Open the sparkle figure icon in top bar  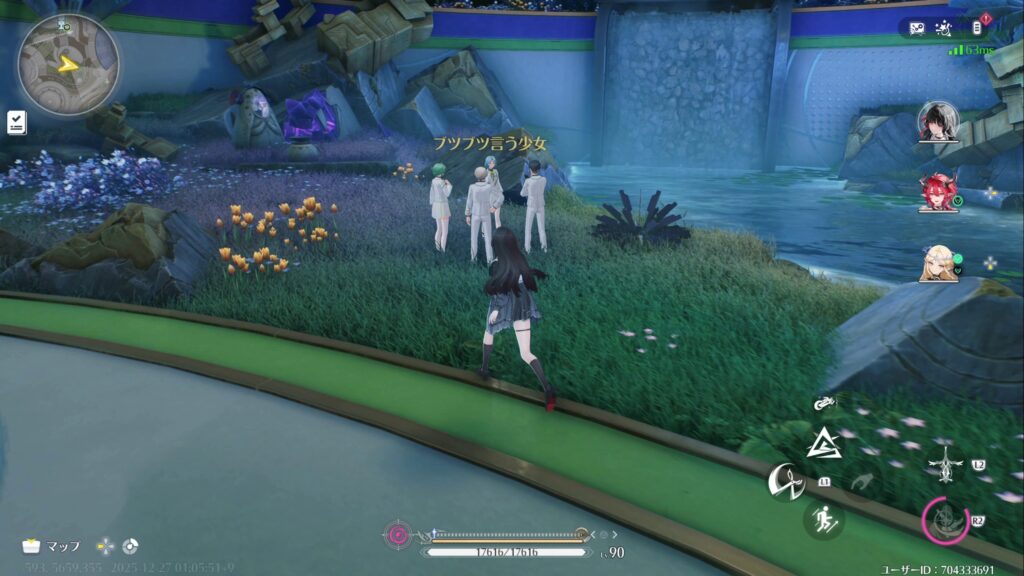point(946,27)
